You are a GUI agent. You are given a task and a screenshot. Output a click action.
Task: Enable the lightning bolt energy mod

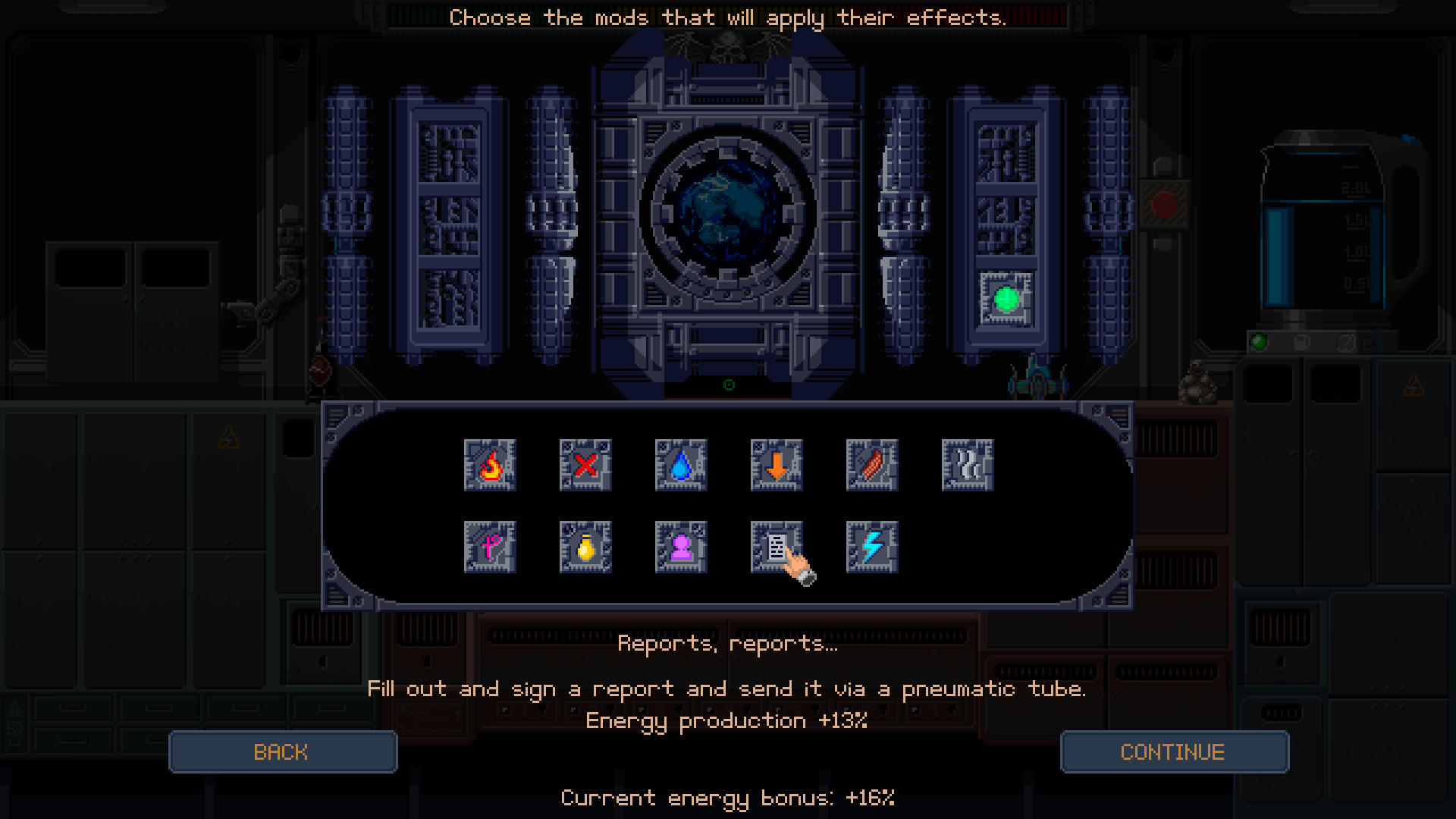point(872,547)
